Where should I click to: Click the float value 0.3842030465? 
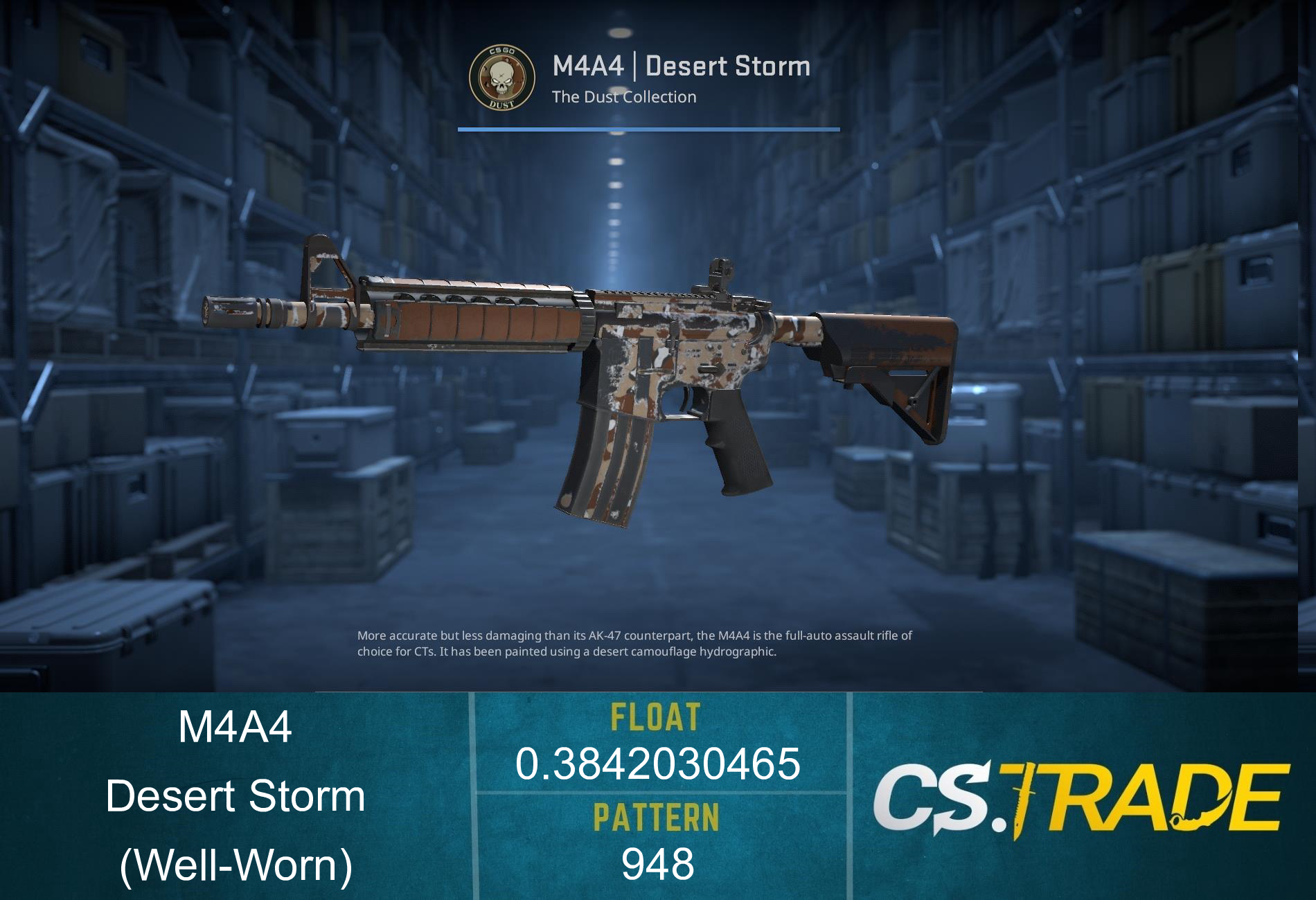(x=658, y=765)
